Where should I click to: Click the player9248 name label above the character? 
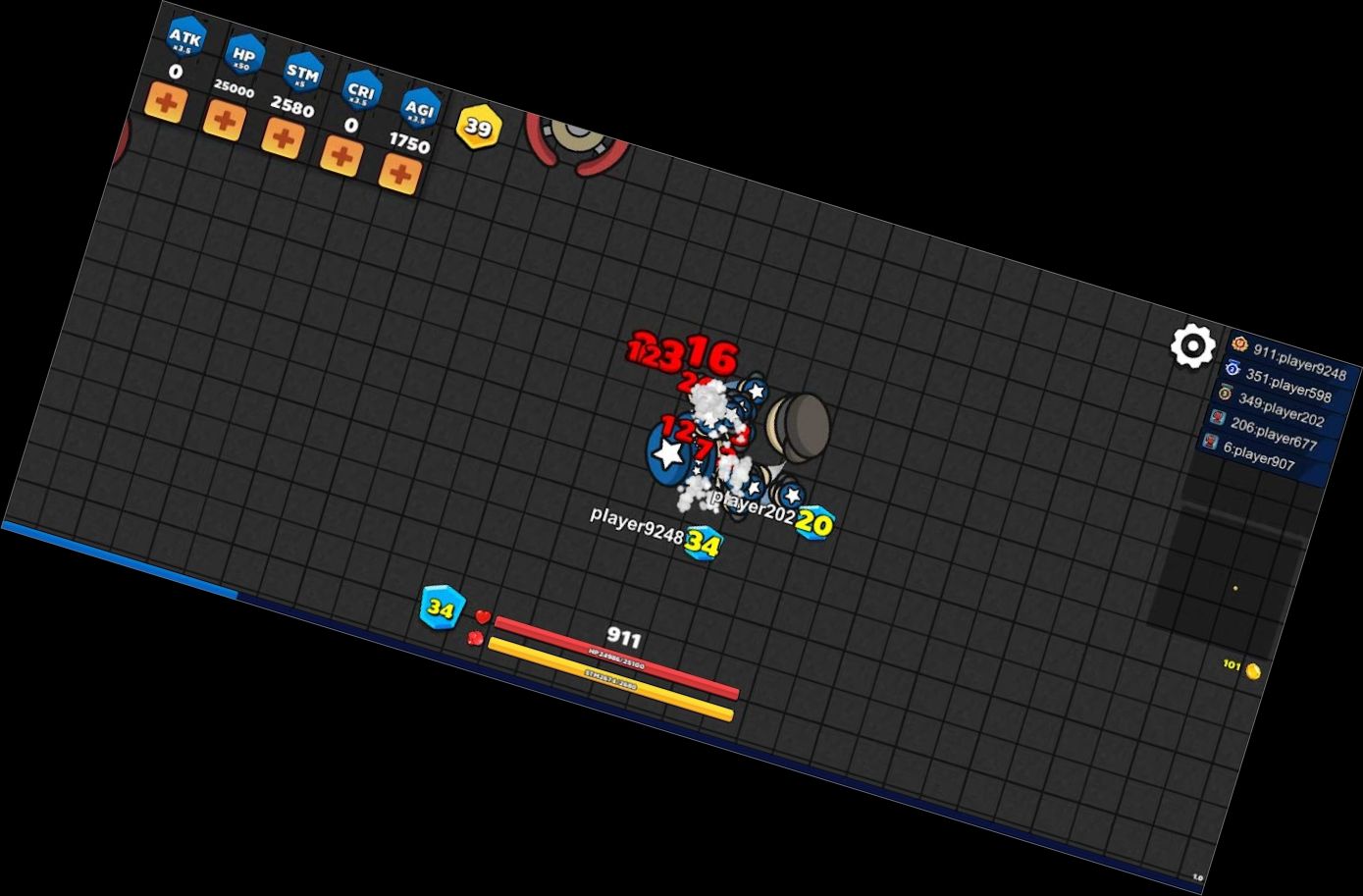pyautogui.click(x=637, y=524)
